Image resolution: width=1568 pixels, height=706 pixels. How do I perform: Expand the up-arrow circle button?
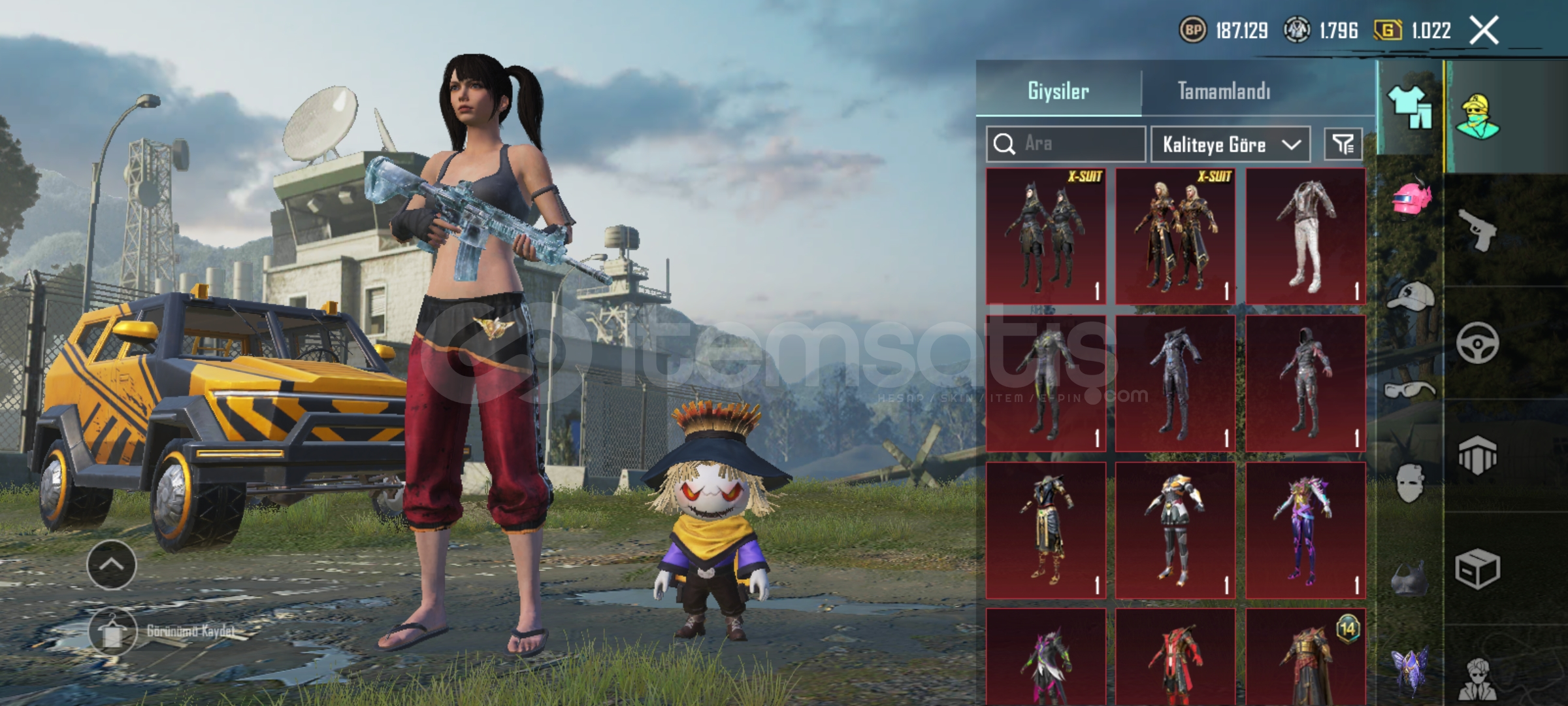[x=112, y=565]
